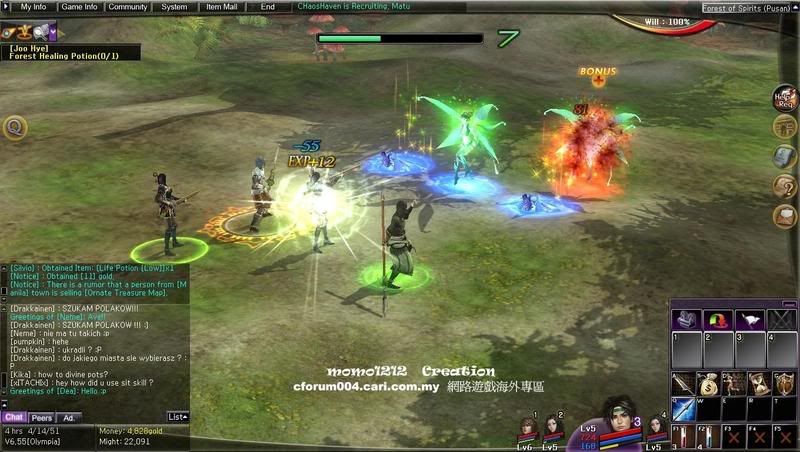Open the Game Info menu
The height and width of the screenshot is (452, 800).
pyautogui.click(x=80, y=6)
